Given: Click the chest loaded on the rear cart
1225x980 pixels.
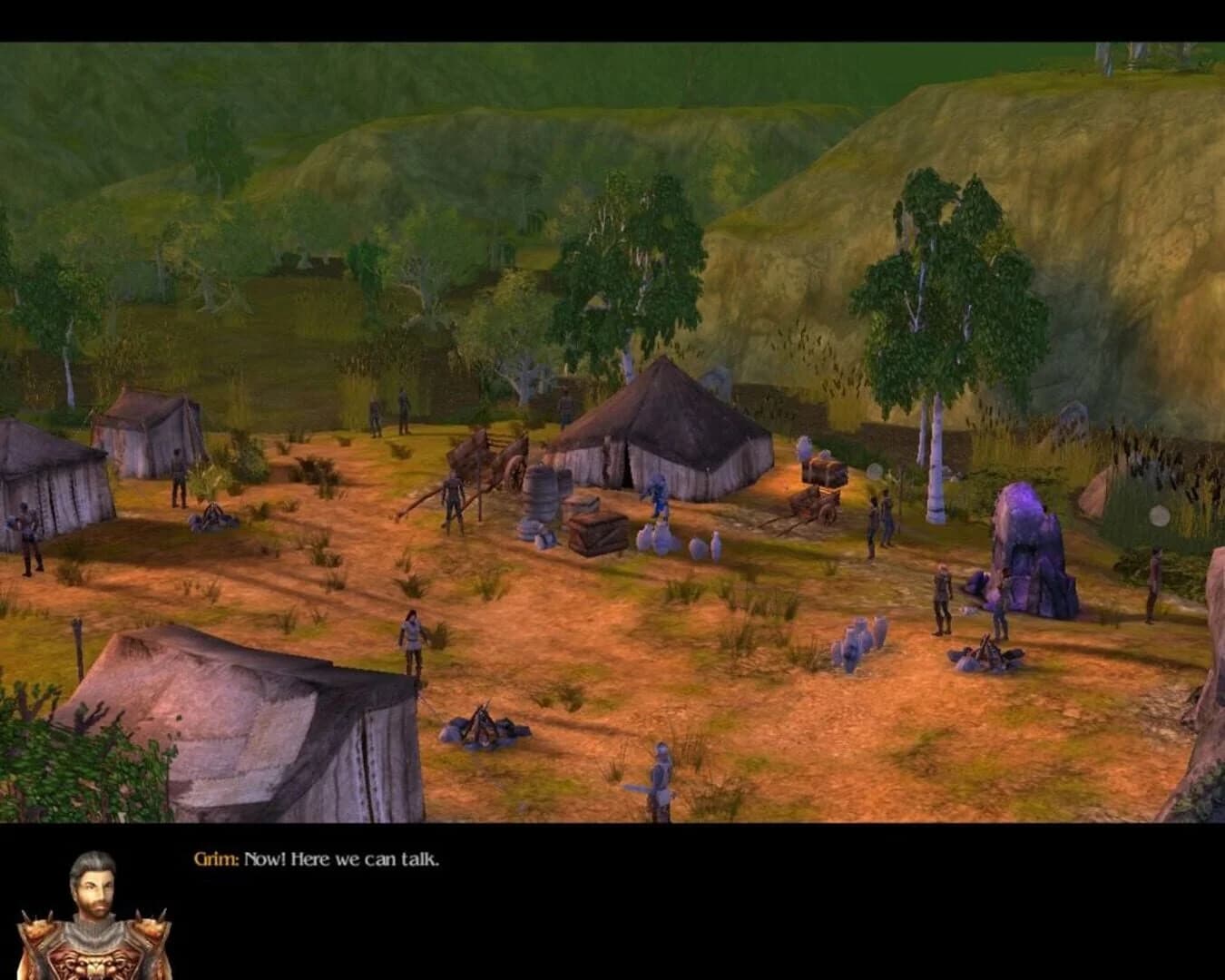Looking at the screenshot, I should coord(821,472).
